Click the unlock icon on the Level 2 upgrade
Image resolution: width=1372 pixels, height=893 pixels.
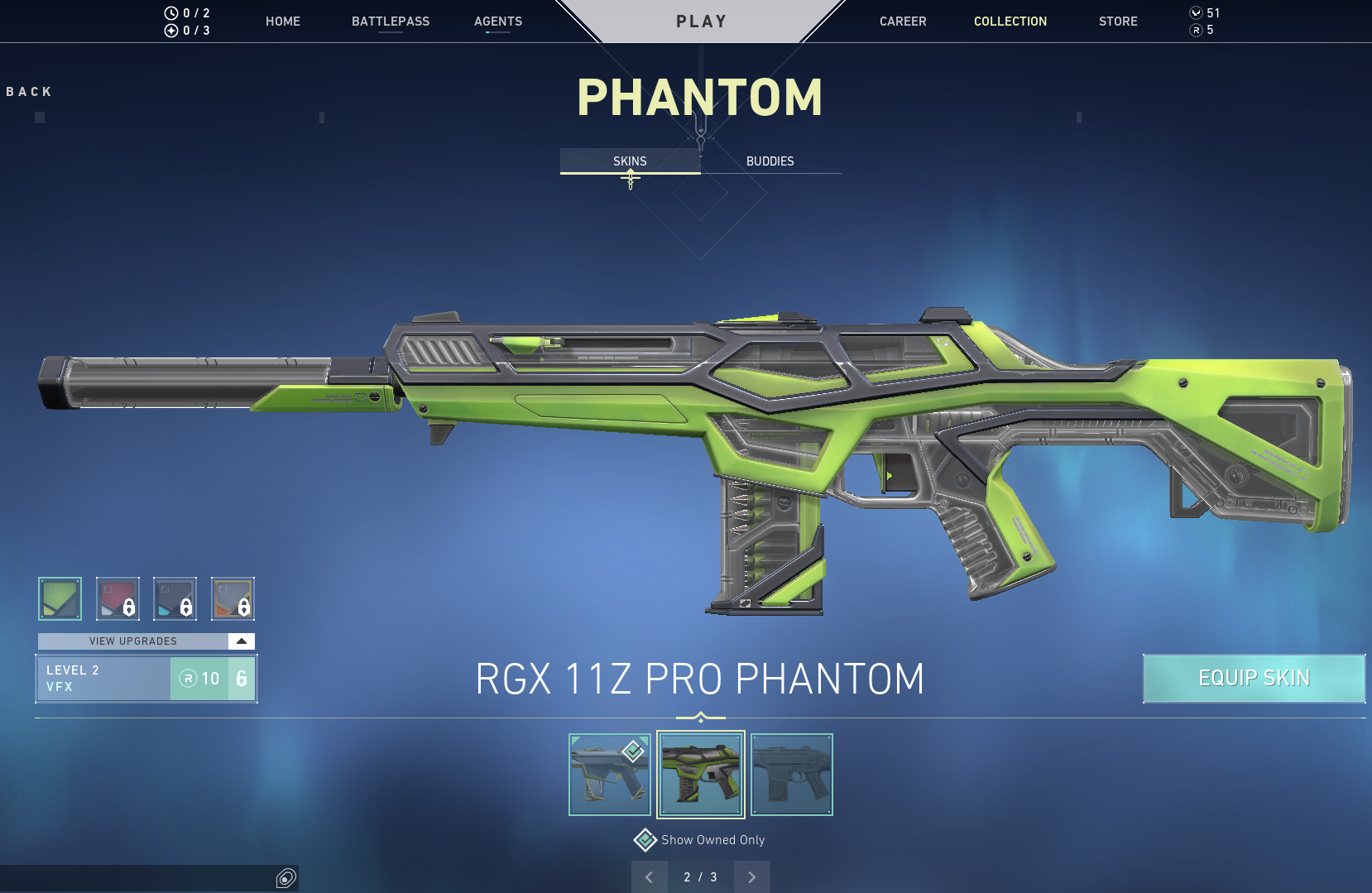[x=241, y=678]
